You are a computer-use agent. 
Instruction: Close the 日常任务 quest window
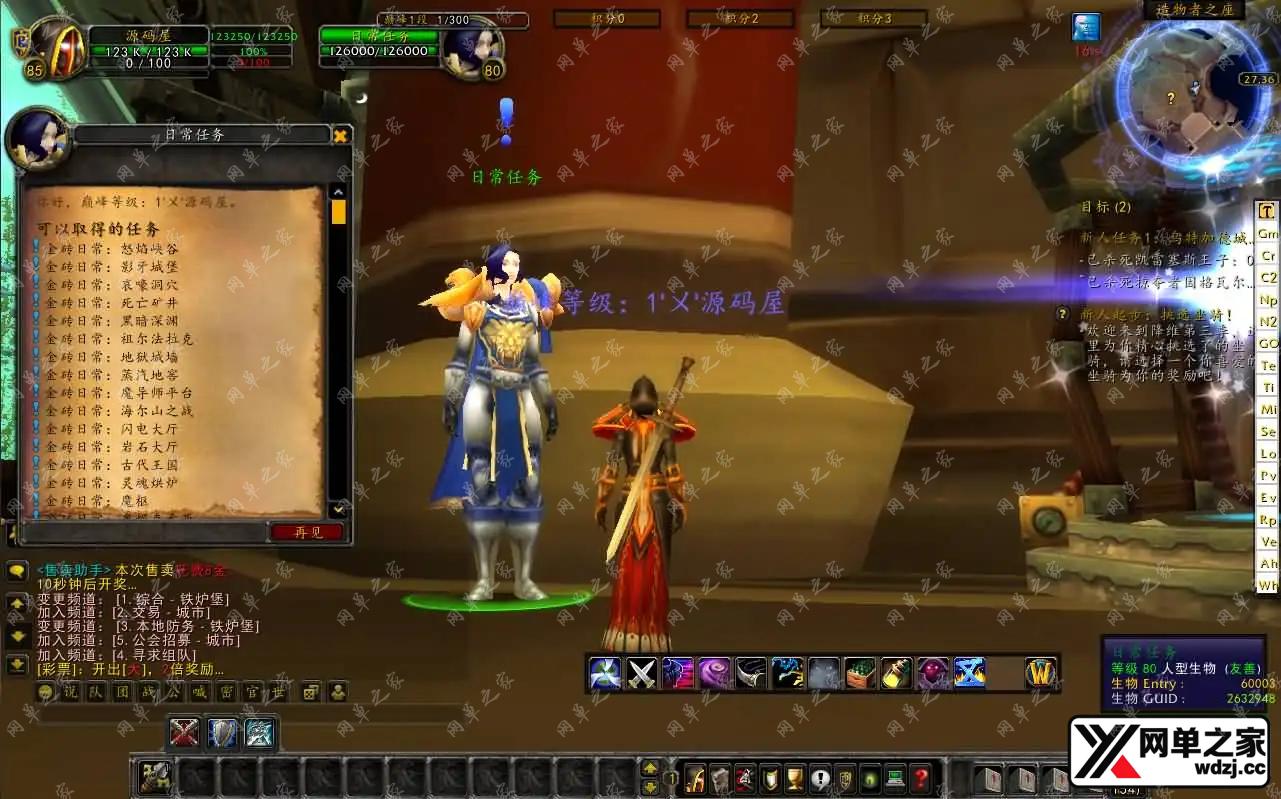click(340, 136)
